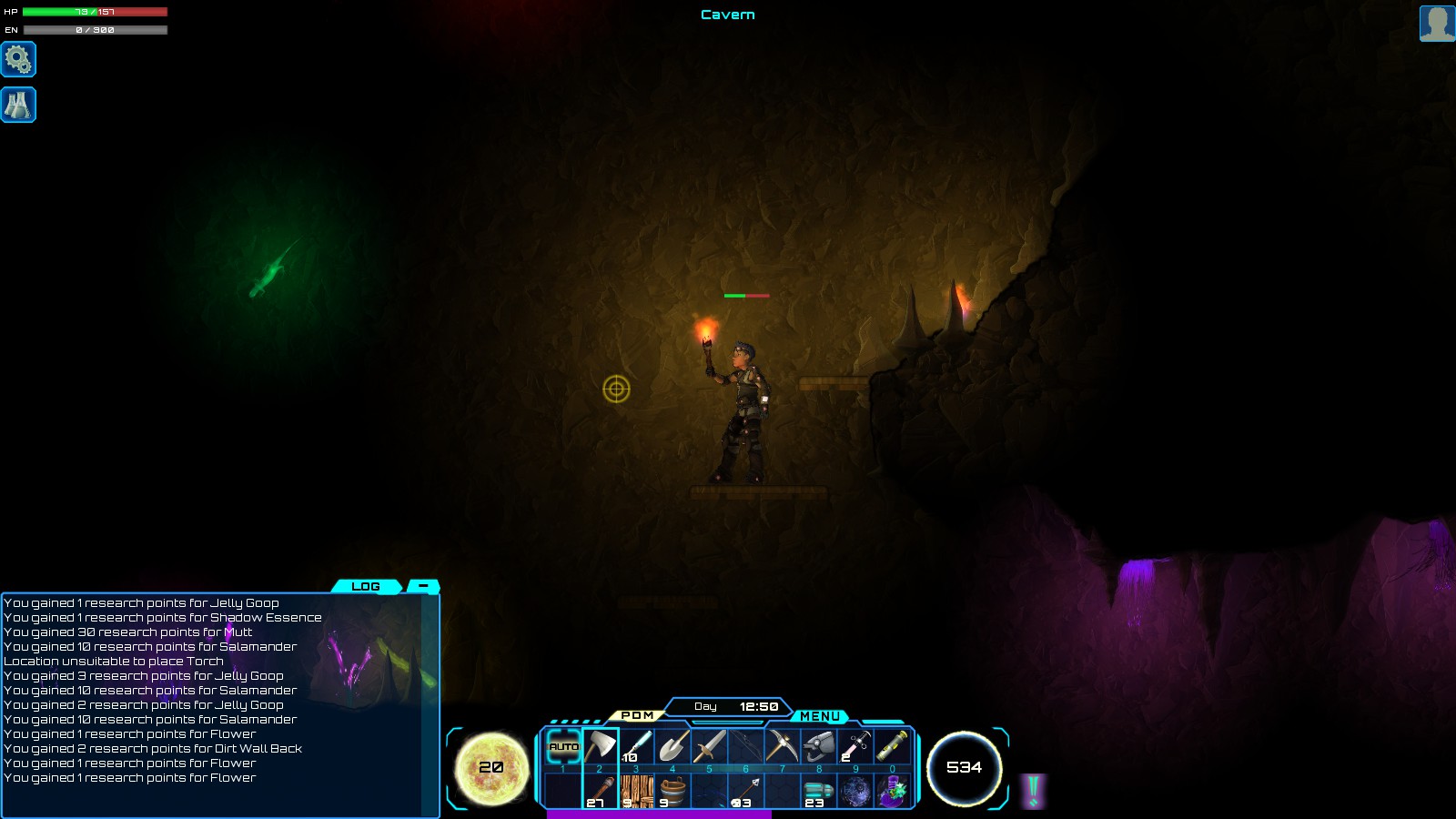Choose the wood planks stack
Viewport: 1456px width, 819px height.
coord(636,791)
